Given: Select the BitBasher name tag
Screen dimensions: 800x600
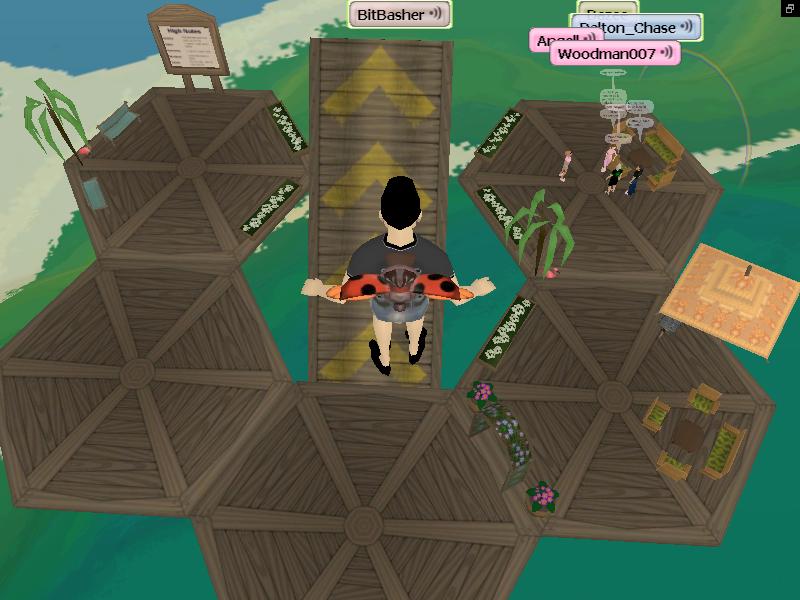Looking at the screenshot, I should pyautogui.click(x=399, y=14).
